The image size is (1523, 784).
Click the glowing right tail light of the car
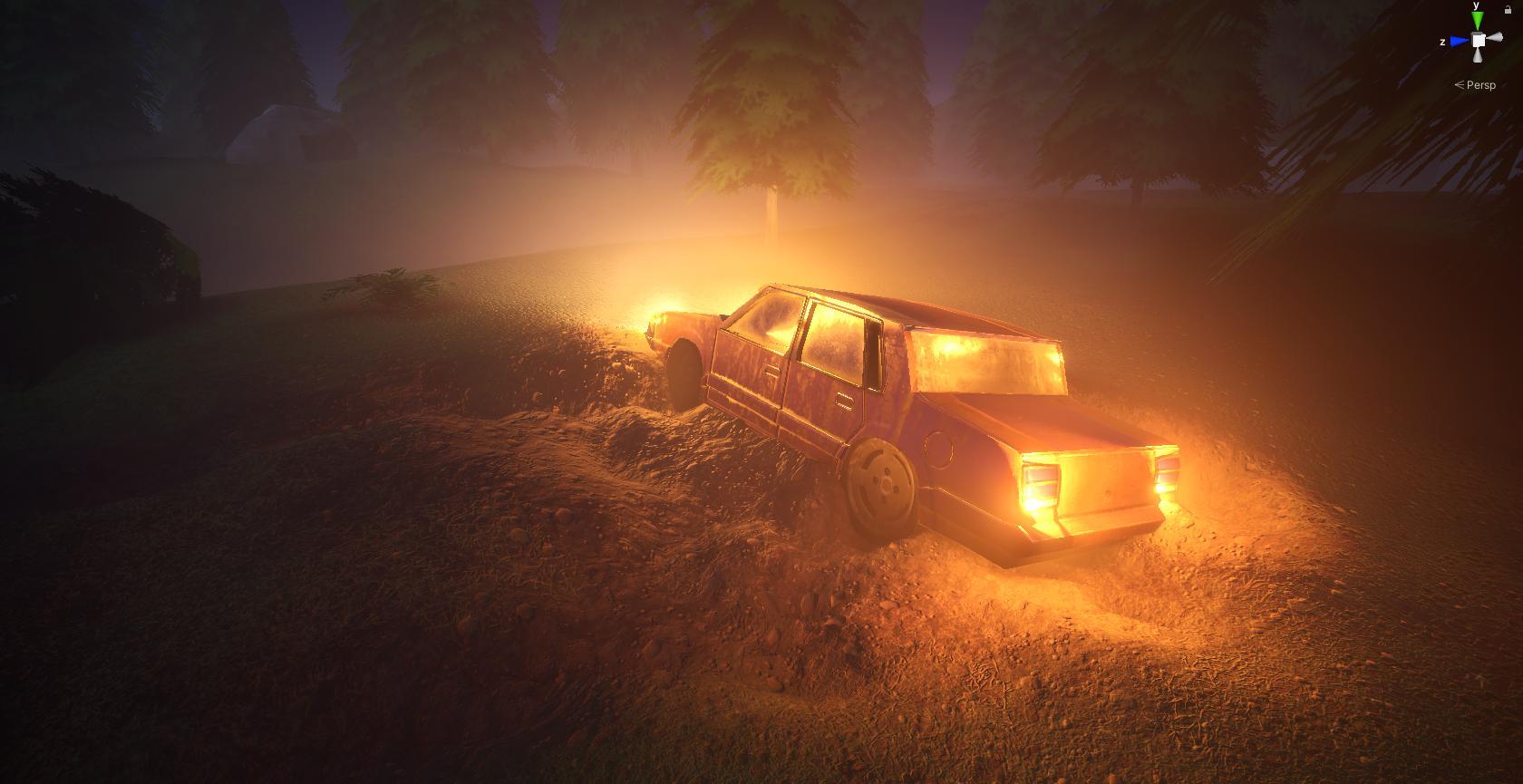pos(1167,475)
